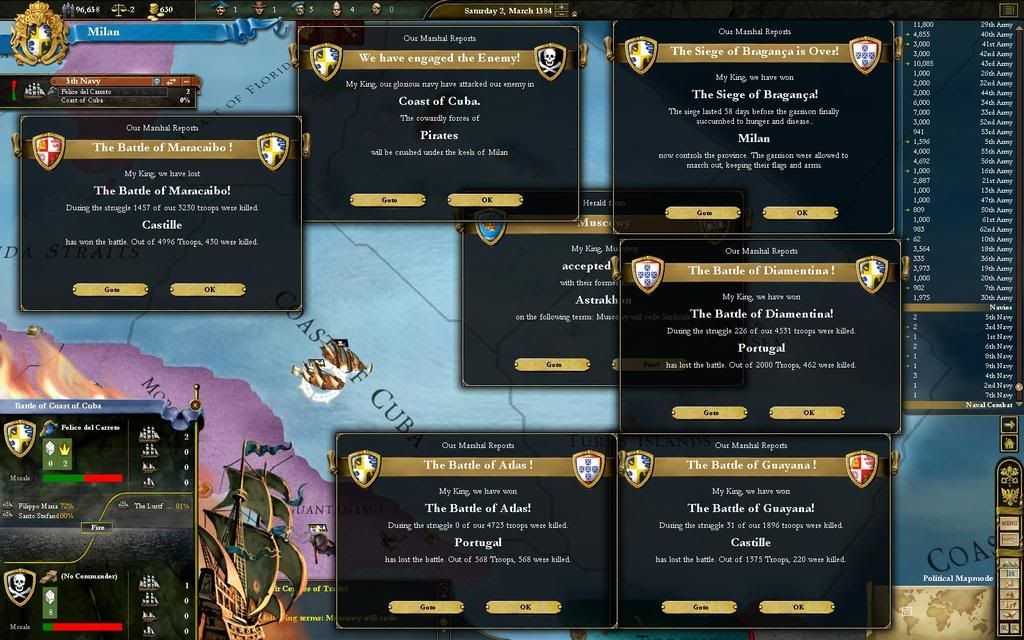The width and height of the screenshot is (1024, 640).
Task: Select the 29th Army in the outliner
Action: pyautogui.click(x=996, y=24)
